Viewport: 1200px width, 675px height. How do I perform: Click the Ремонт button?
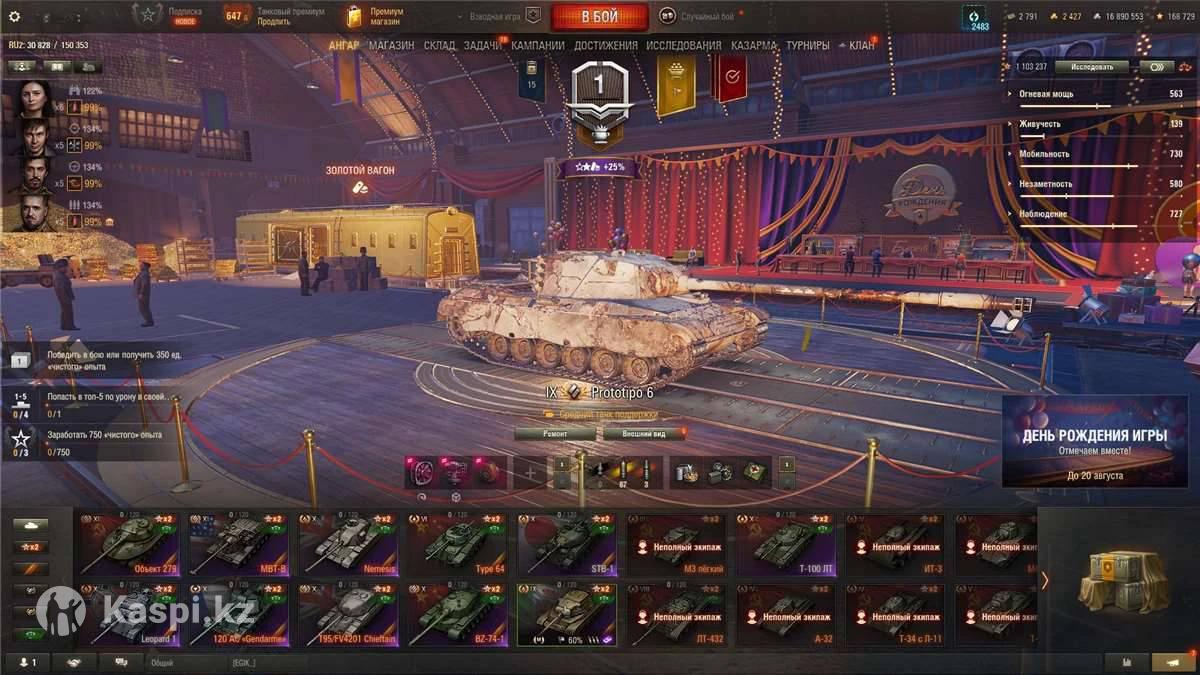click(x=555, y=434)
